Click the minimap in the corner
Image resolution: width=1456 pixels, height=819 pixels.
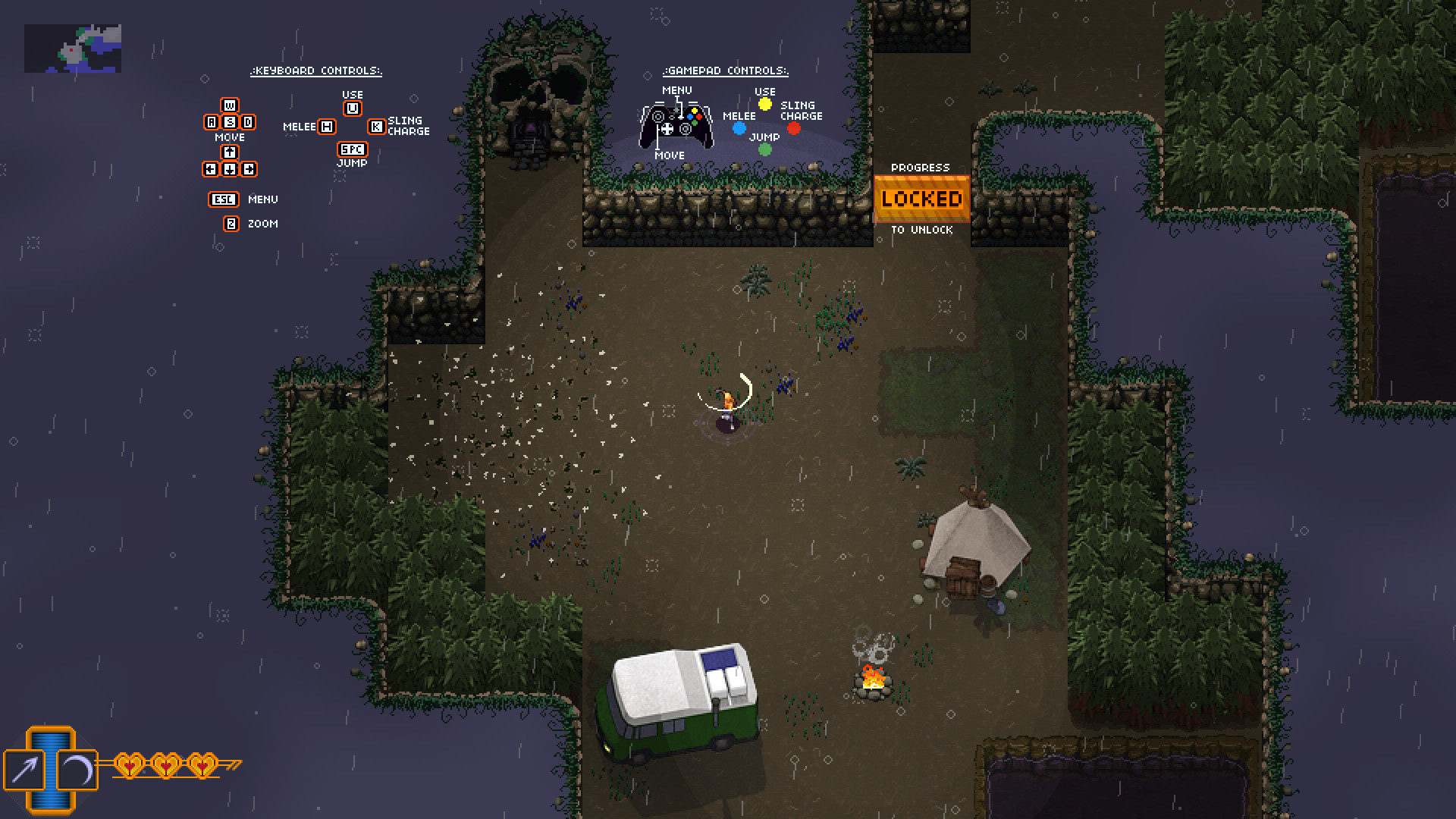click(73, 49)
